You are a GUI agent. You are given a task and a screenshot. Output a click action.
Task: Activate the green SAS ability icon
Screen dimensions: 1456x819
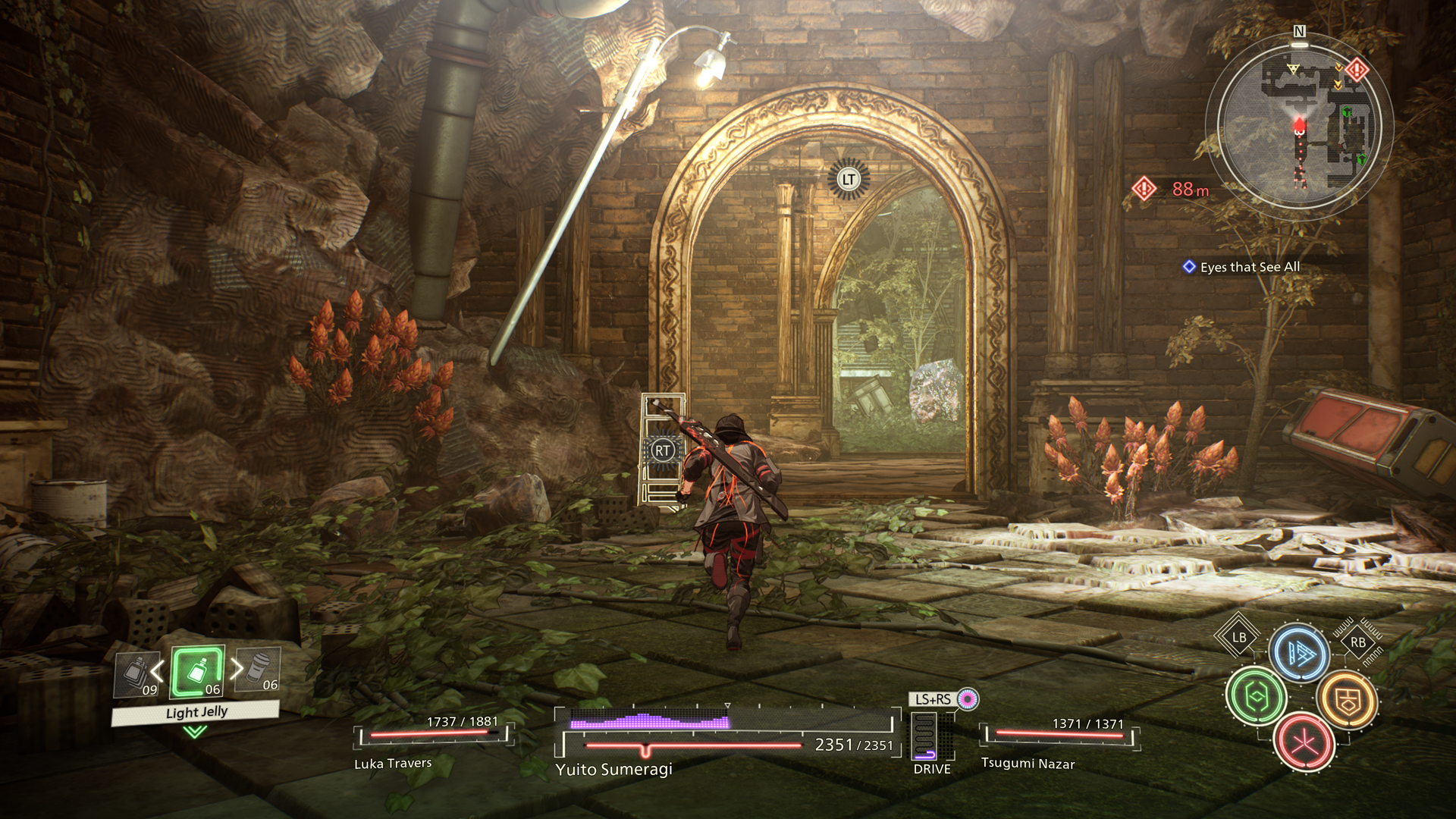1256,696
